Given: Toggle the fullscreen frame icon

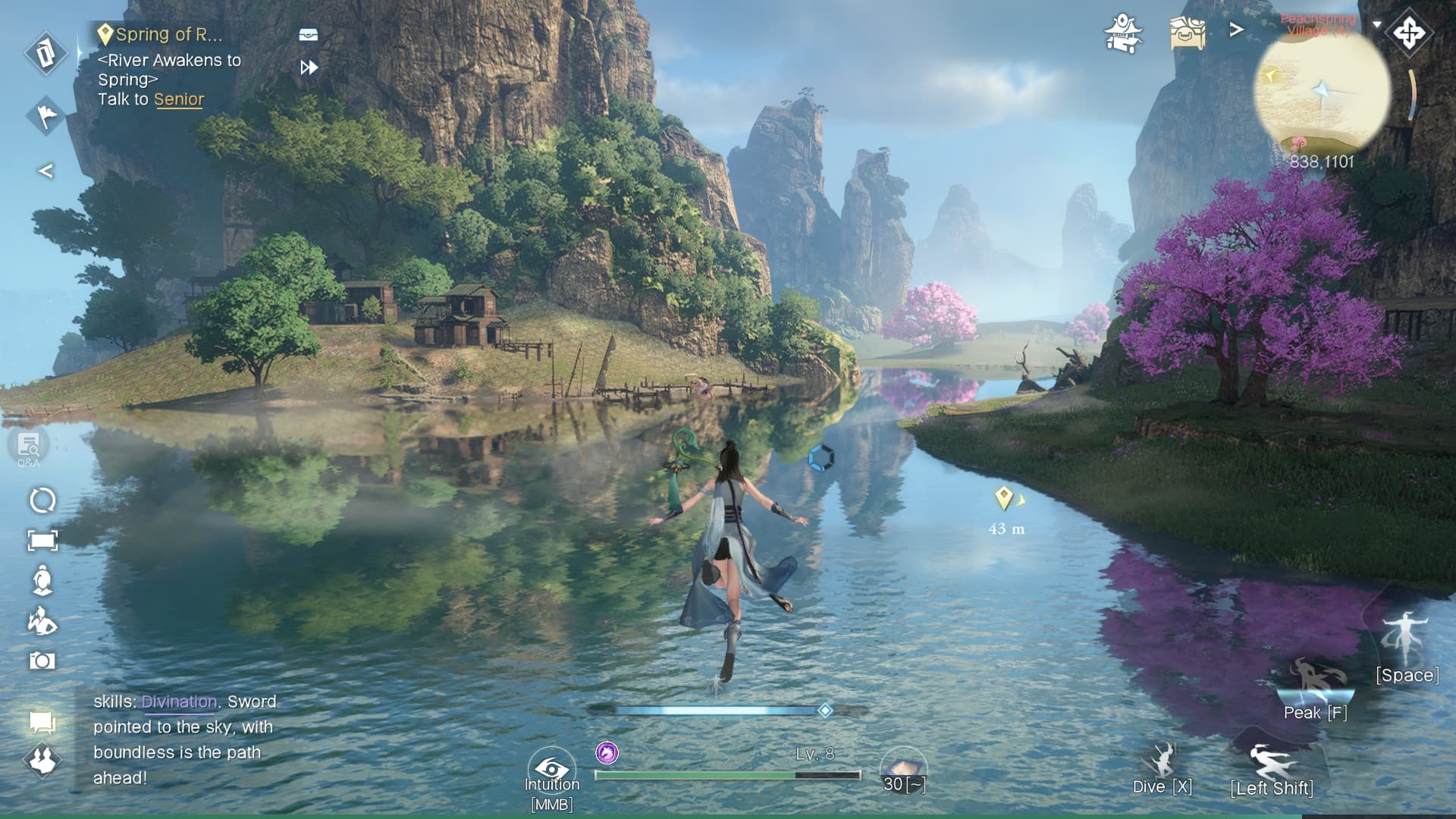Looking at the screenshot, I should 42,540.
